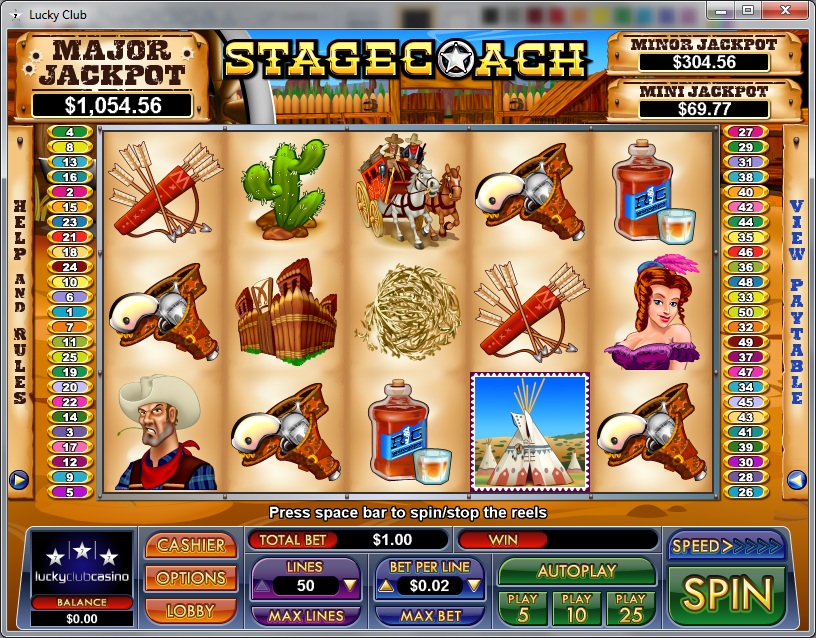Spin the reels with the SPIN button
Screen dimensions: 816x638
pyautogui.click(x=726, y=593)
